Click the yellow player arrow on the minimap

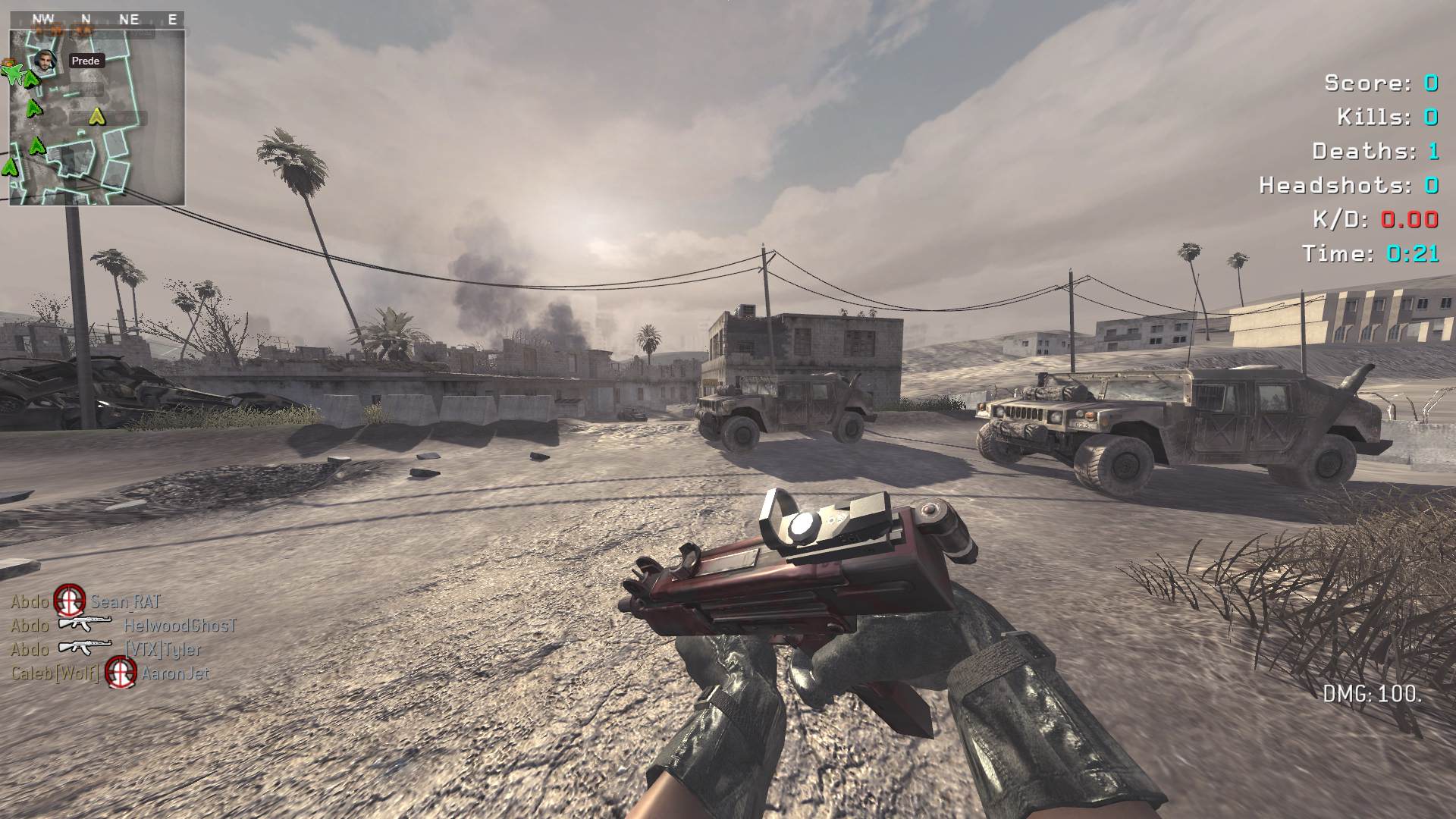96,116
